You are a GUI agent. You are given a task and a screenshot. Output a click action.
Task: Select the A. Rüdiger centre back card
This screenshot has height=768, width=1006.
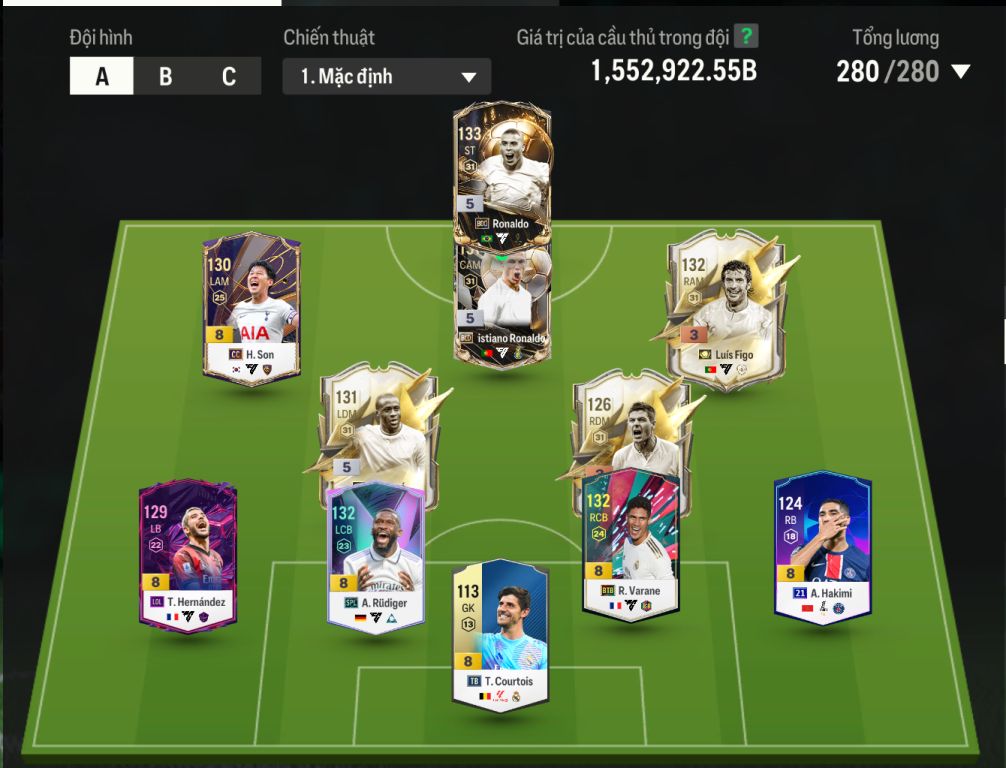point(376,555)
